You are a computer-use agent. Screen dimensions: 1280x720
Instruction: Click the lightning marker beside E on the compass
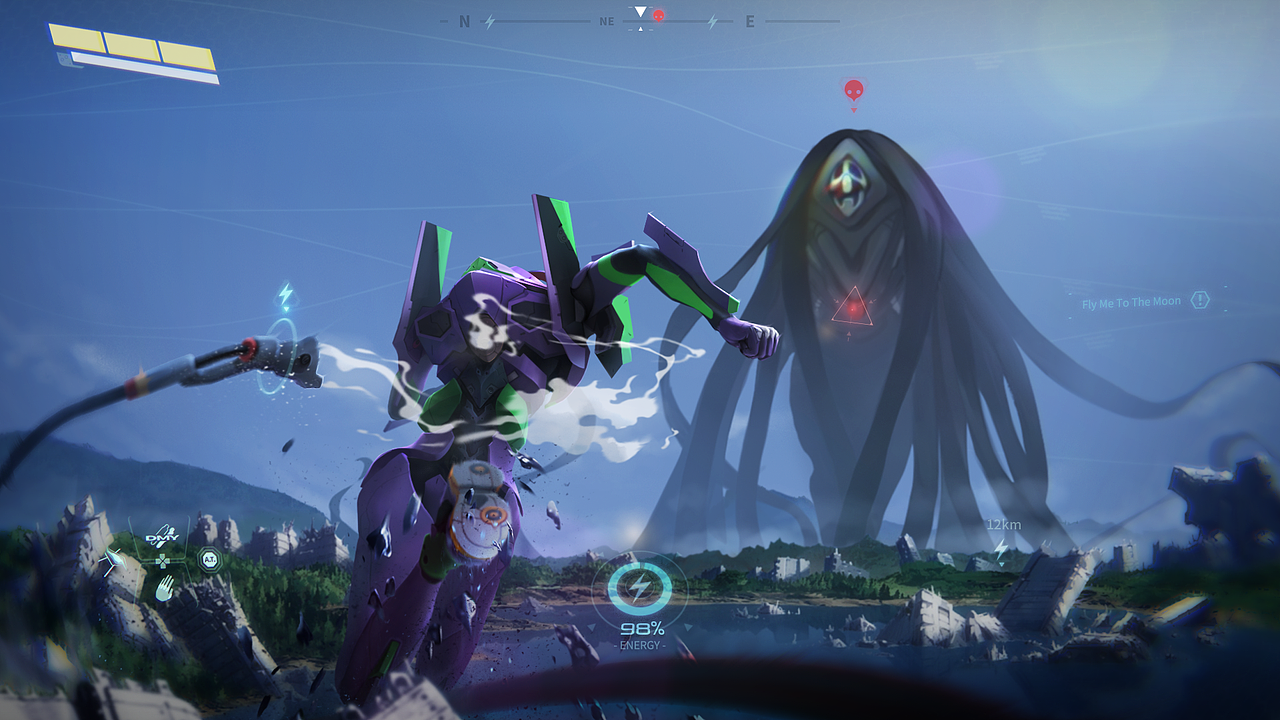pos(712,21)
